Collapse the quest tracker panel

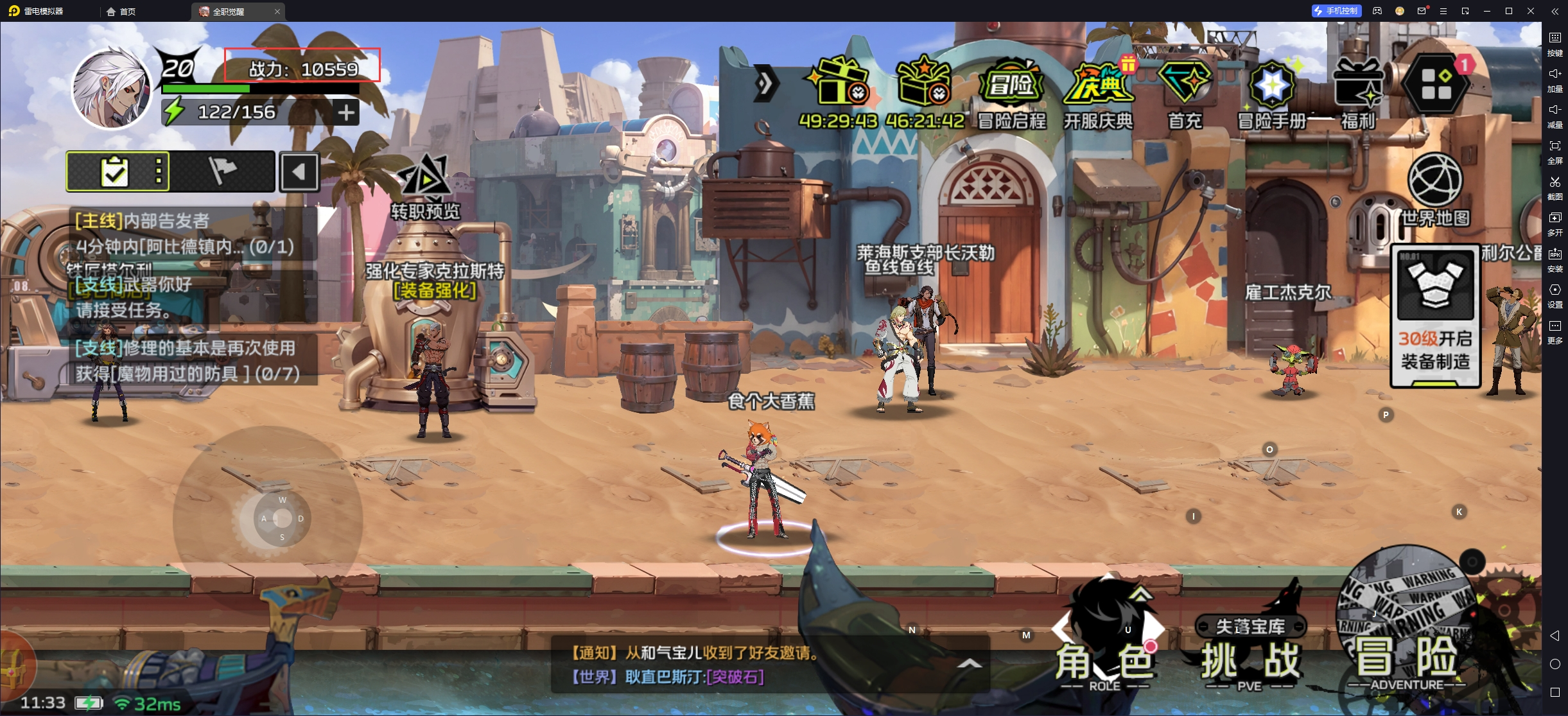[x=299, y=172]
